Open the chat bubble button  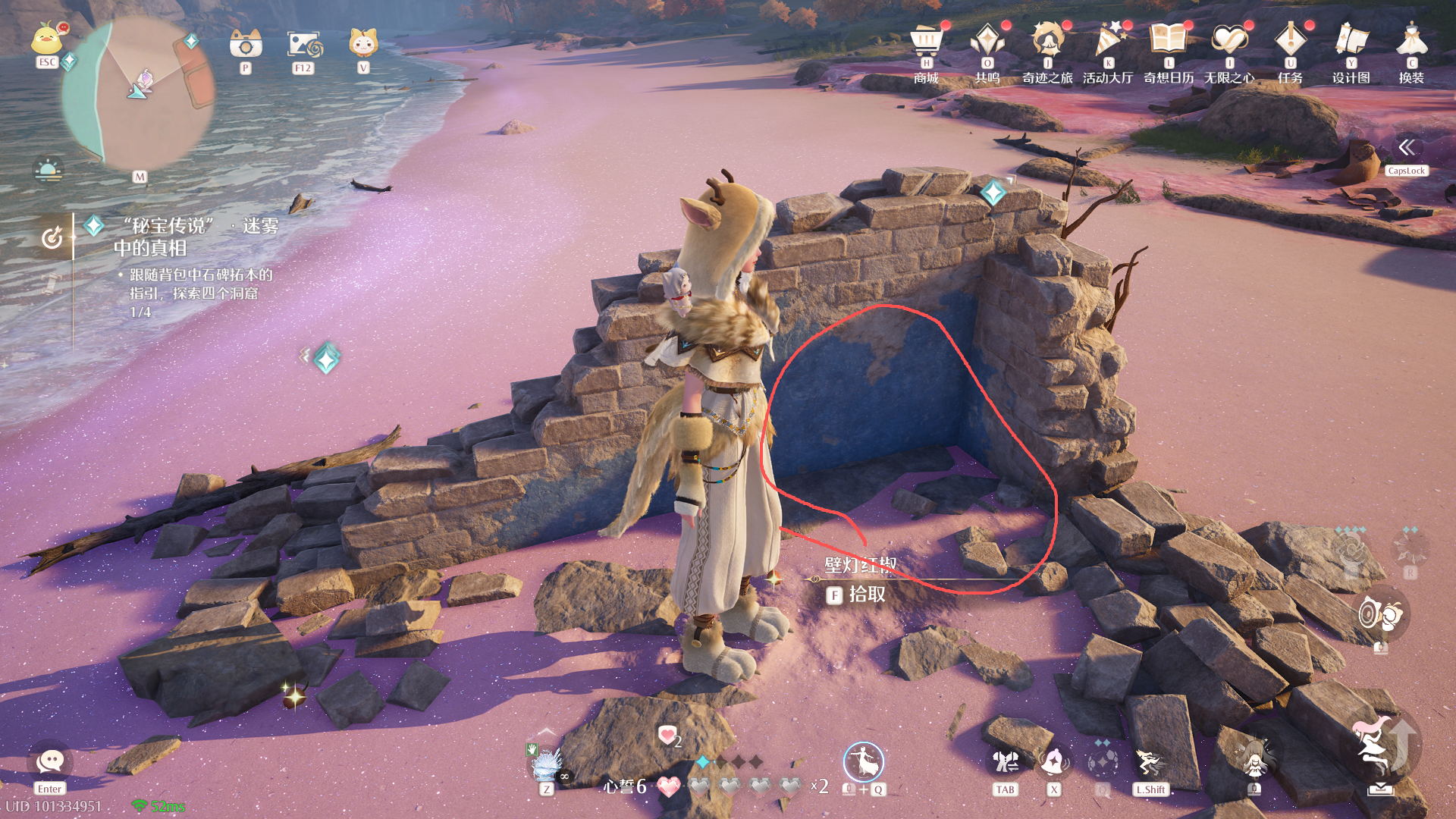(x=50, y=761)
